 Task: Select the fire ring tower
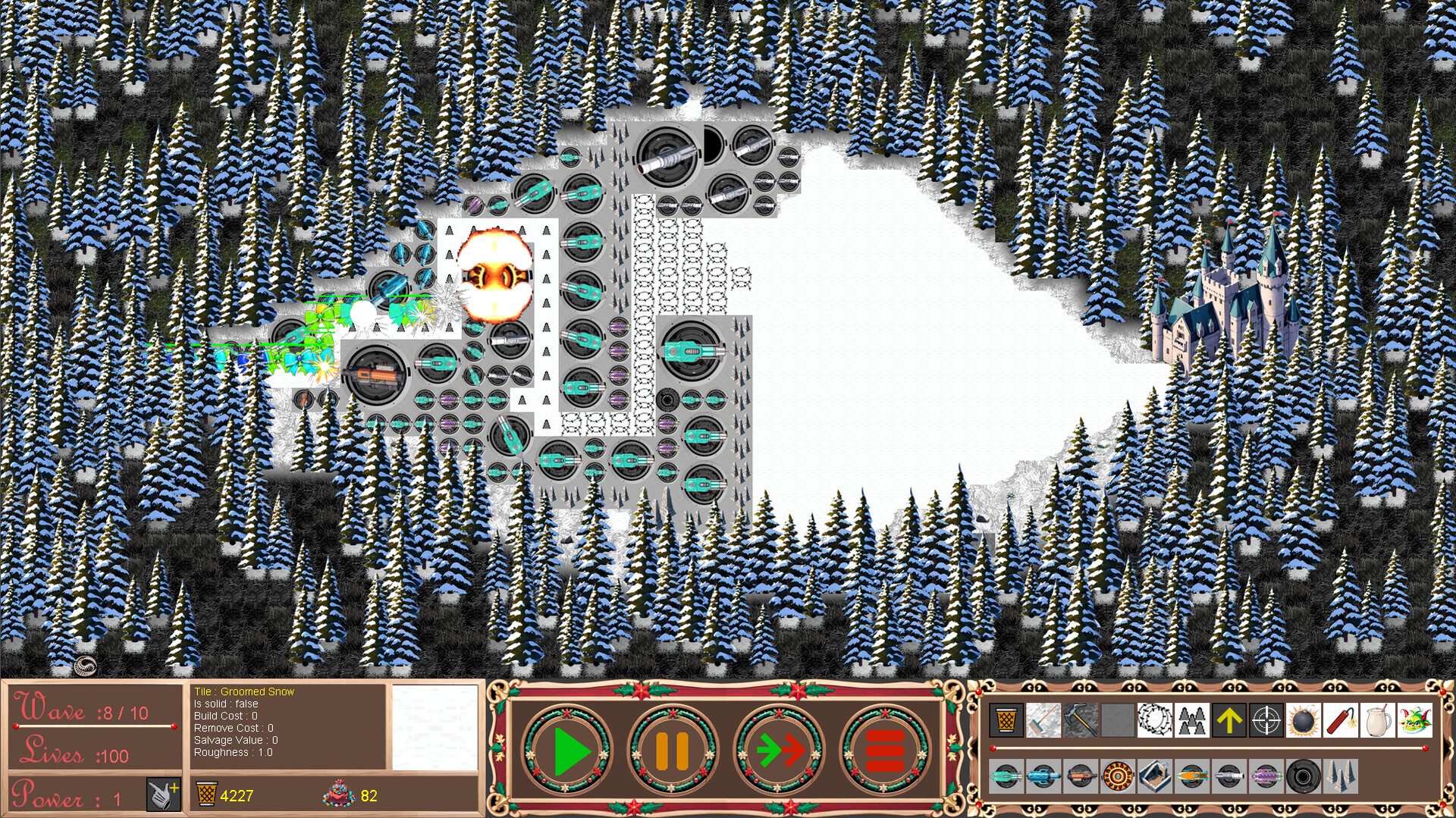(1117, 779)
